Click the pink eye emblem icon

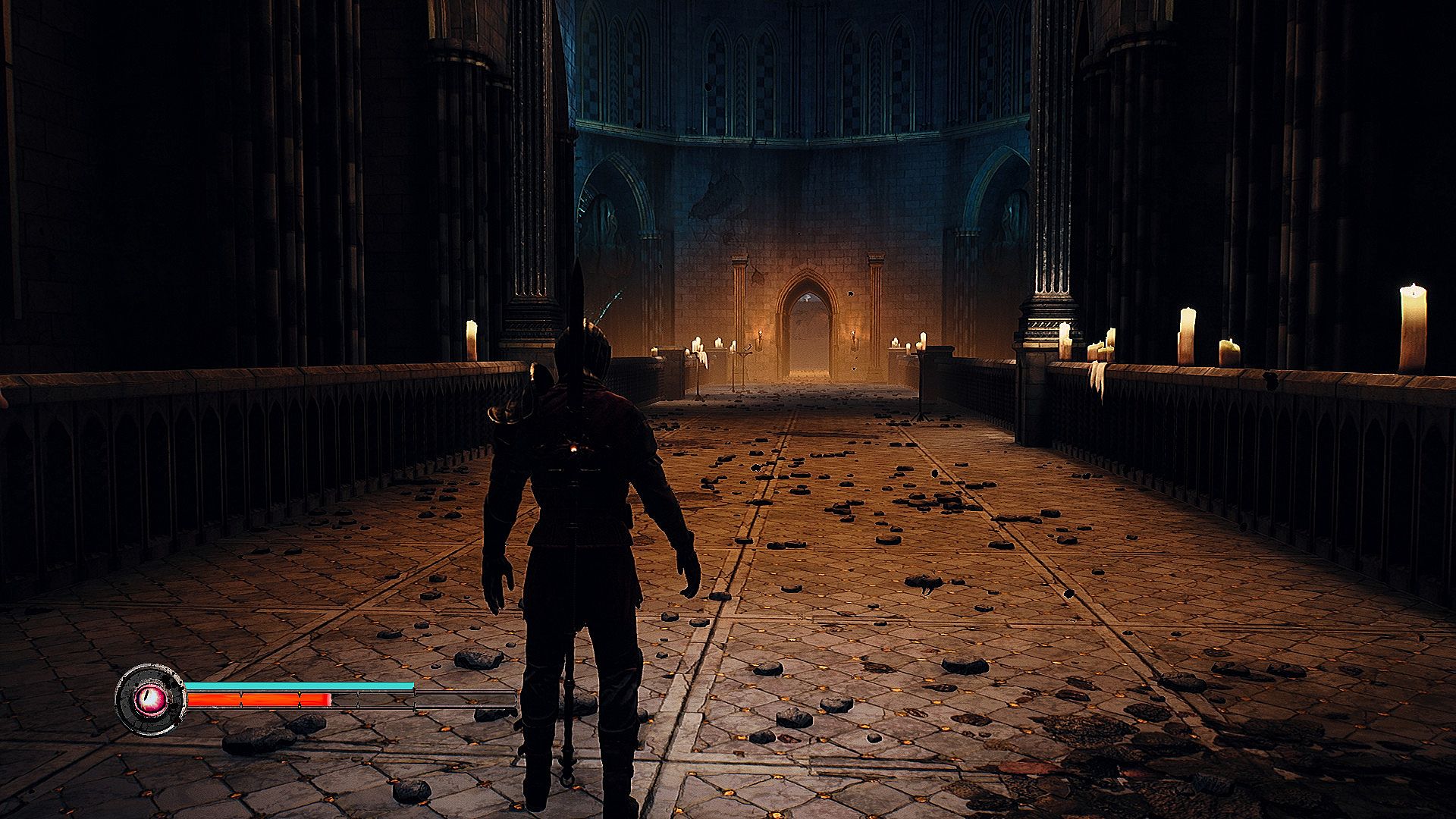[x=149, y=698]
